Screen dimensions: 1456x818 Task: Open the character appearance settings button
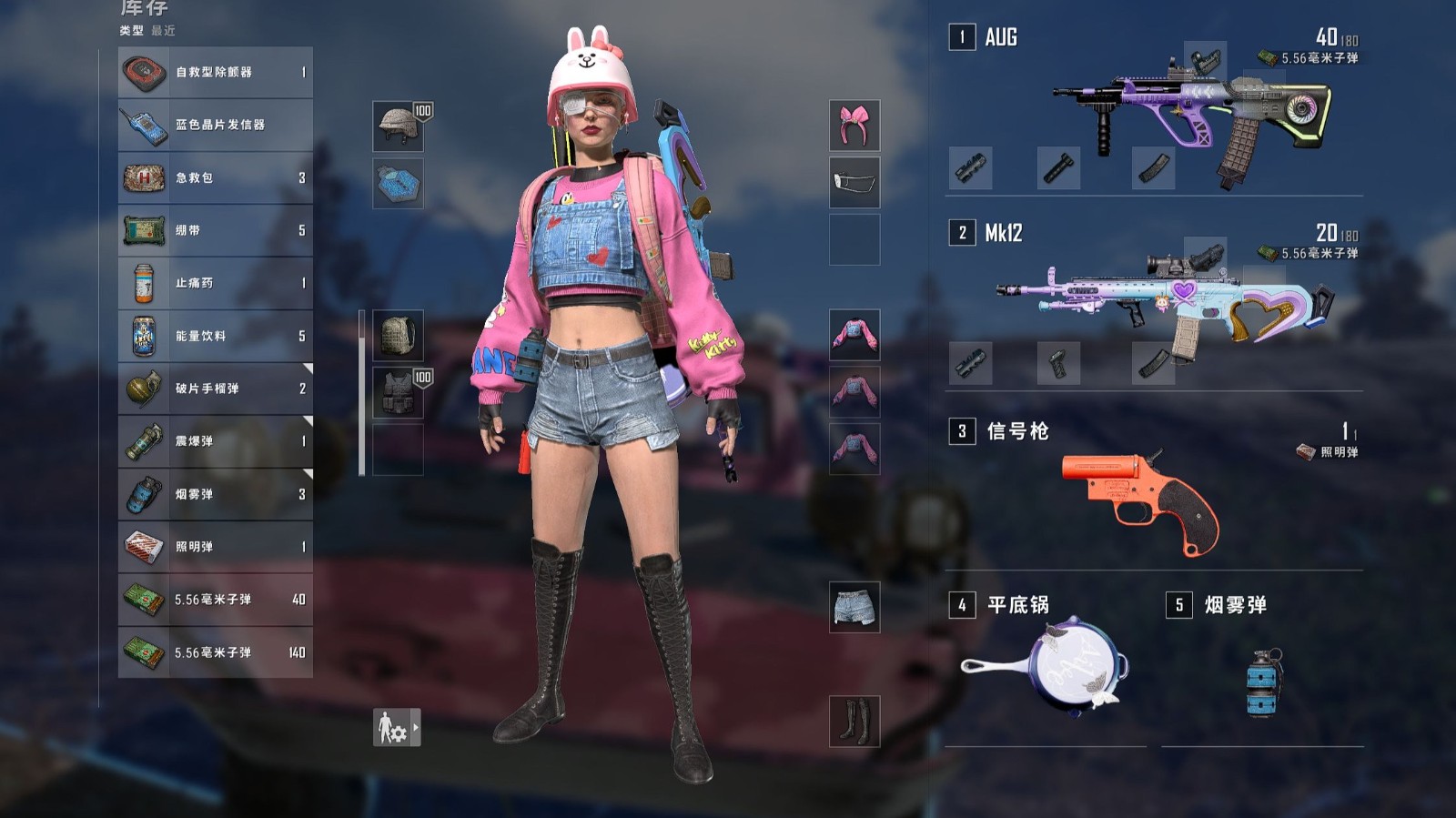click(x=397, y=728)
